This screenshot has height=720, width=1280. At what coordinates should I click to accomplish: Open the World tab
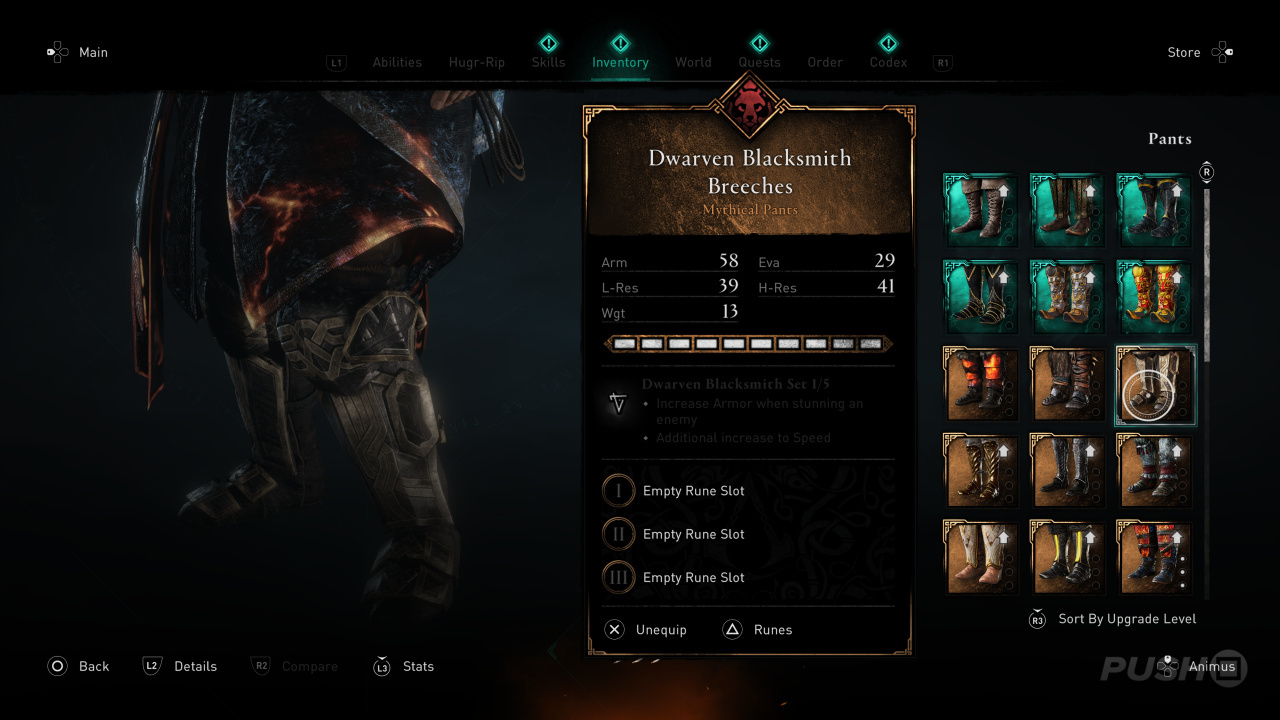[693, 62]
